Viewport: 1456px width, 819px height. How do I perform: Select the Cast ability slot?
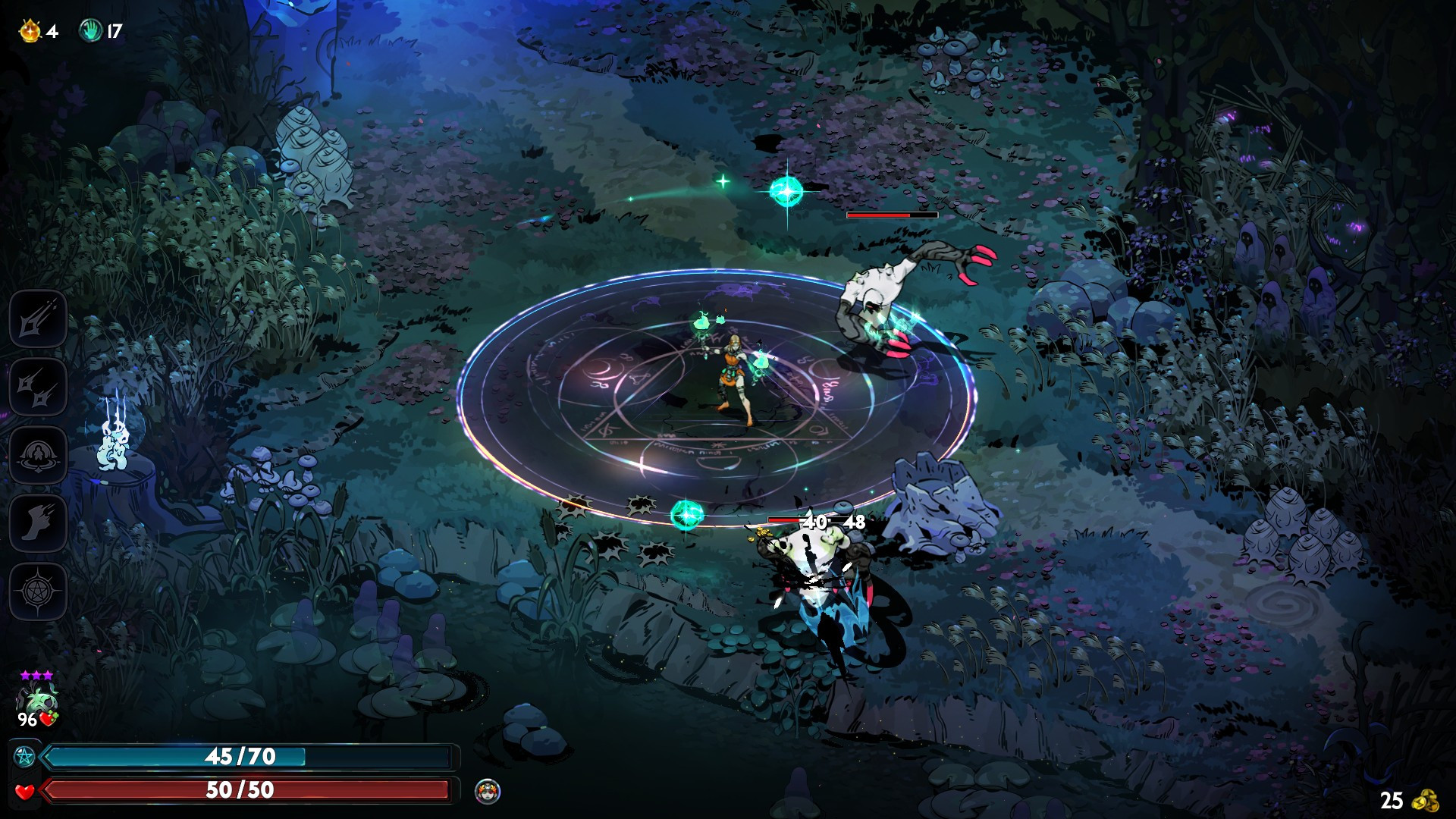click(38, 455)
